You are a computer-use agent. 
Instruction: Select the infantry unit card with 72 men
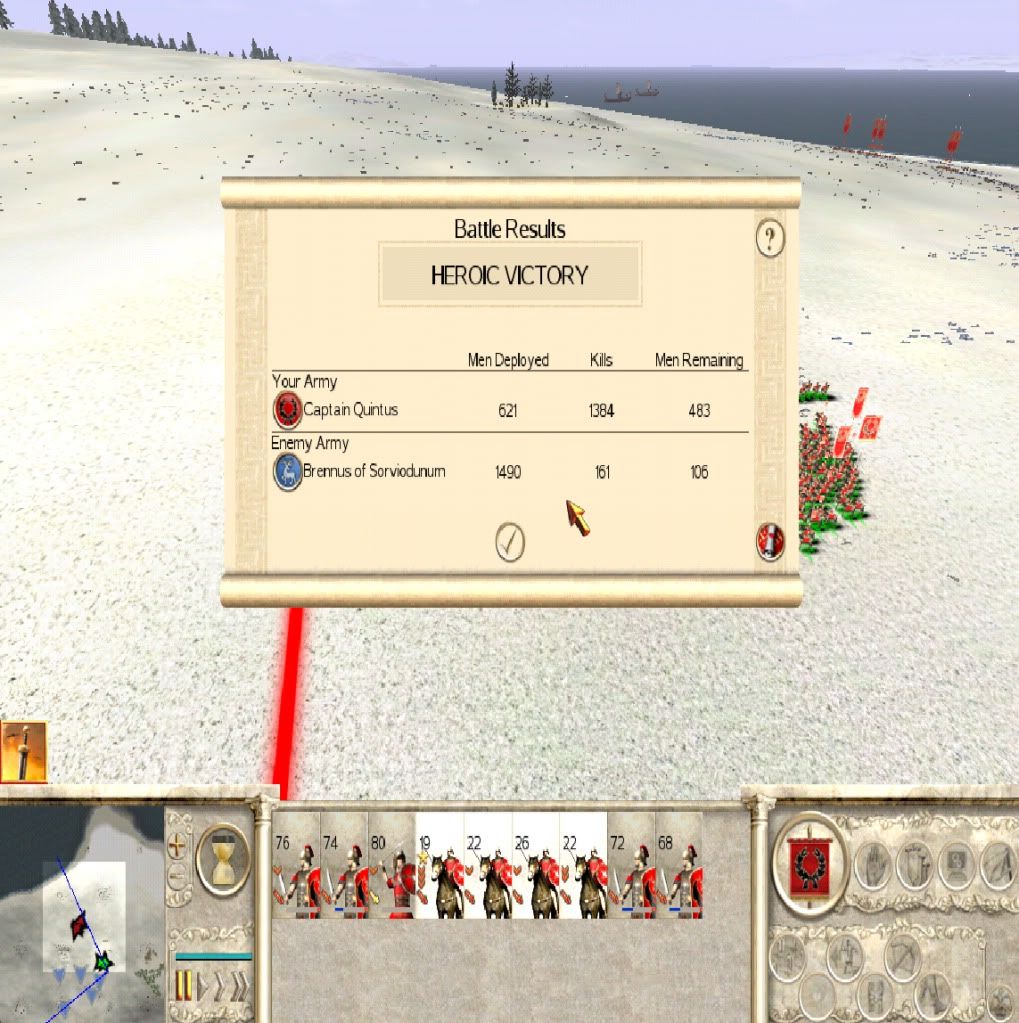(x=631, y=866)
